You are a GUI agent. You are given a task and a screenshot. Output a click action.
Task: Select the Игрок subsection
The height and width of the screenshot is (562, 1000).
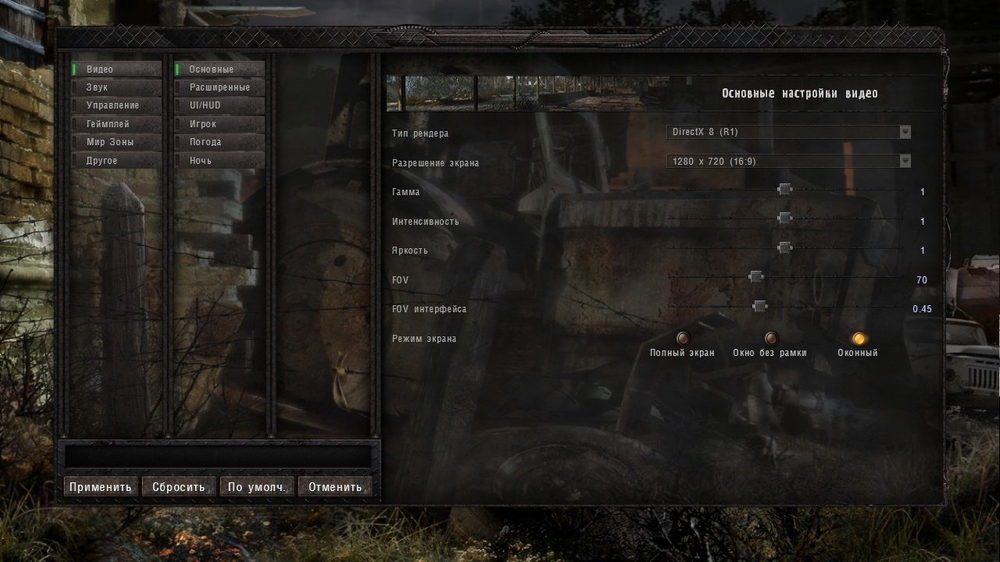(219, 124)
